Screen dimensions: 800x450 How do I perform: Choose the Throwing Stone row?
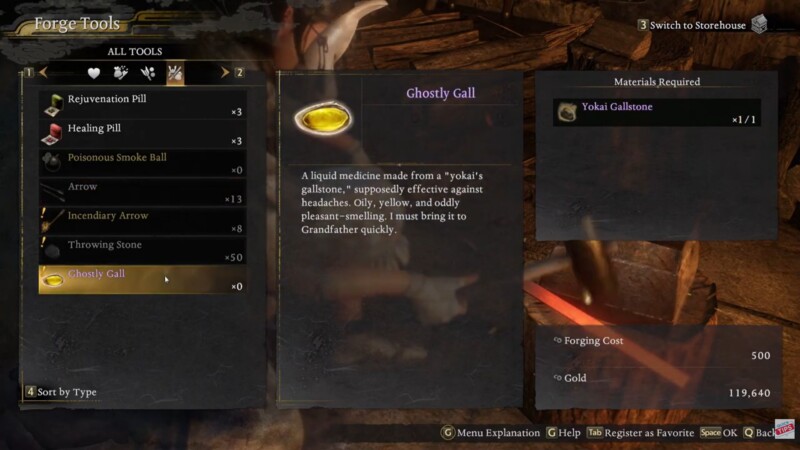140,250
